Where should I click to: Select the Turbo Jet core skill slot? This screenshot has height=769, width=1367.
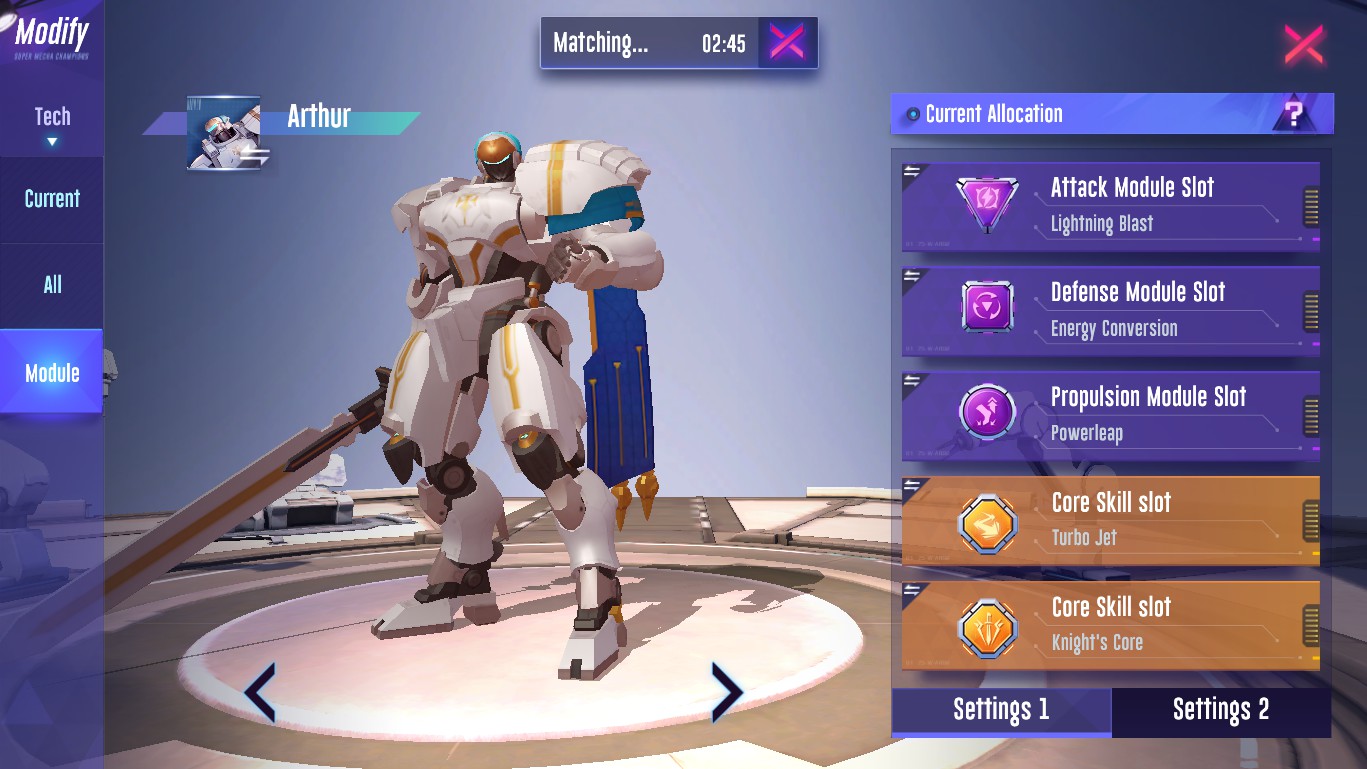1110,520
